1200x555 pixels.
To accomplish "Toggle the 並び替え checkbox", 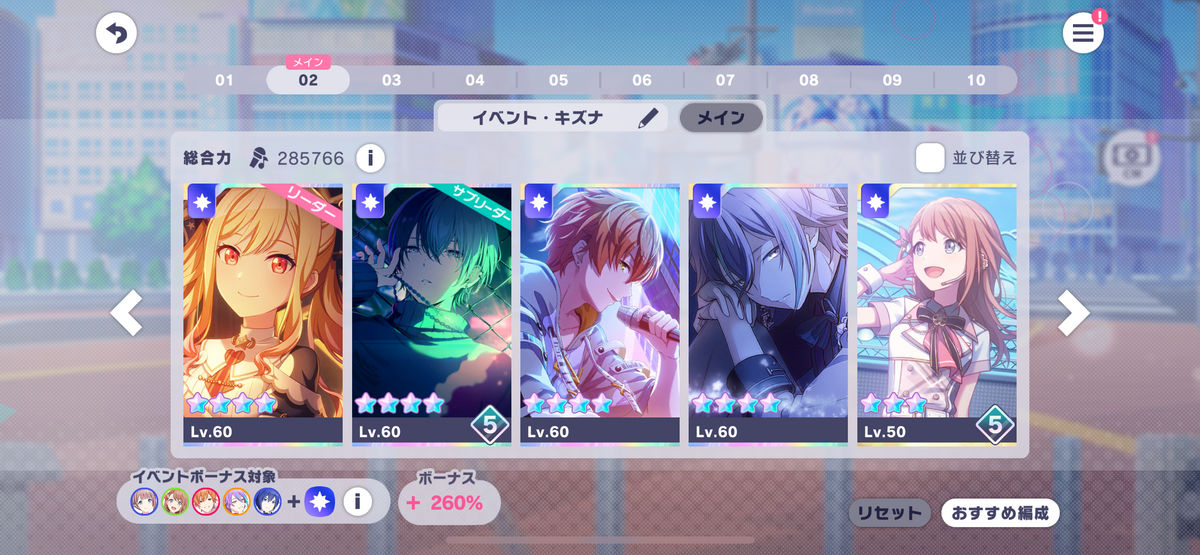I will coord(931,158).
